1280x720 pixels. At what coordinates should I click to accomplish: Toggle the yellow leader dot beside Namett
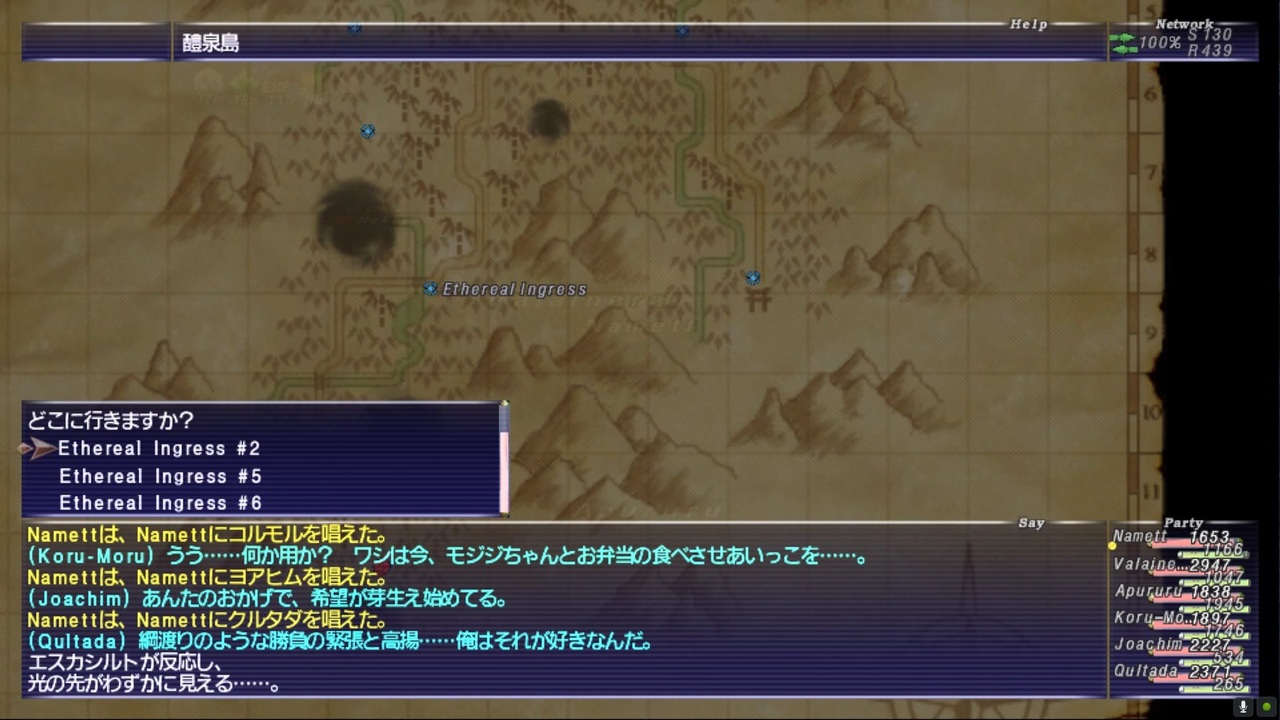point(1113,544)
